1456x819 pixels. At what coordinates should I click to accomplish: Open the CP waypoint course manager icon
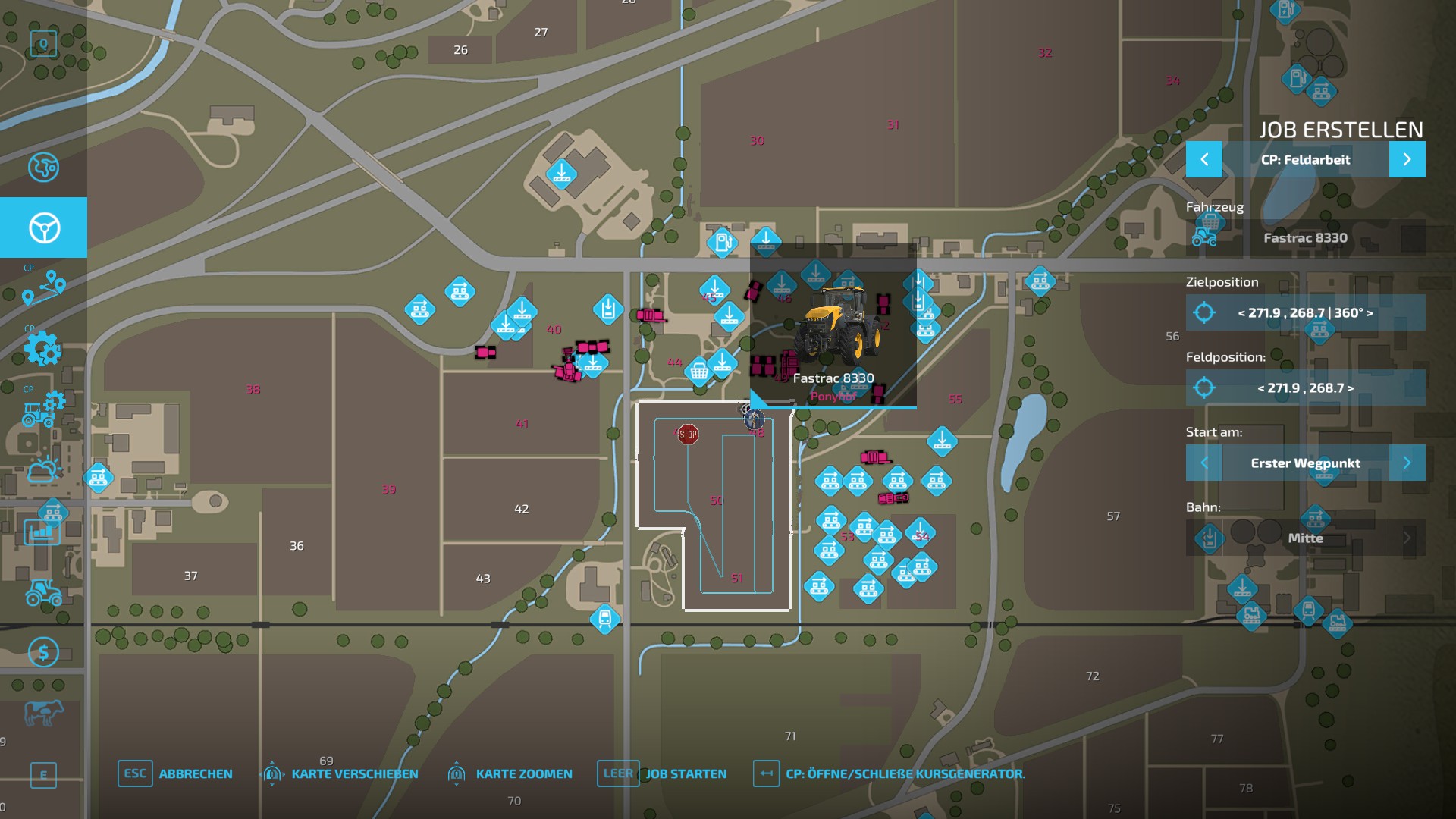(43, 288)
